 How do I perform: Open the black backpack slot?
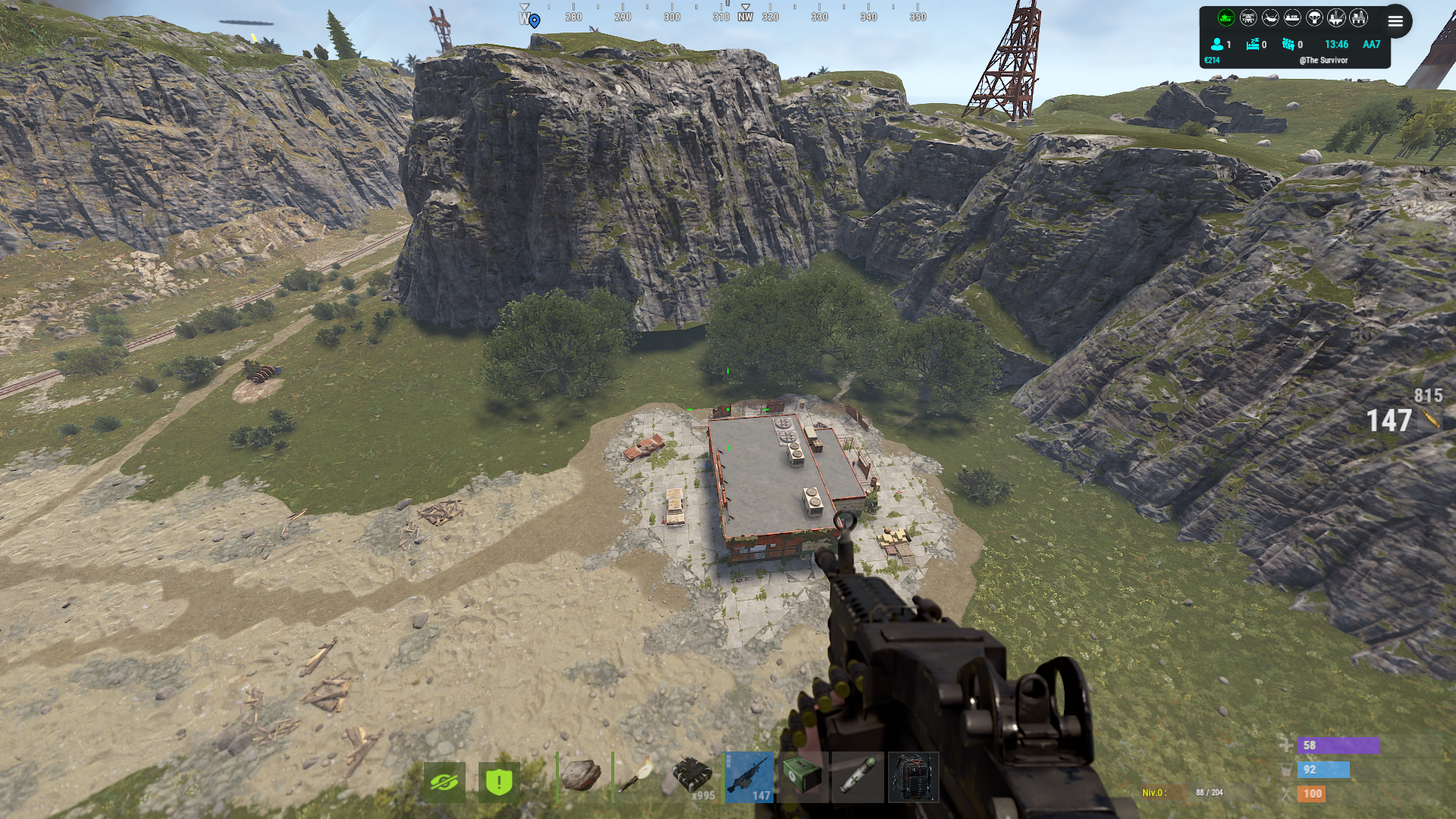tap(913, 777)
